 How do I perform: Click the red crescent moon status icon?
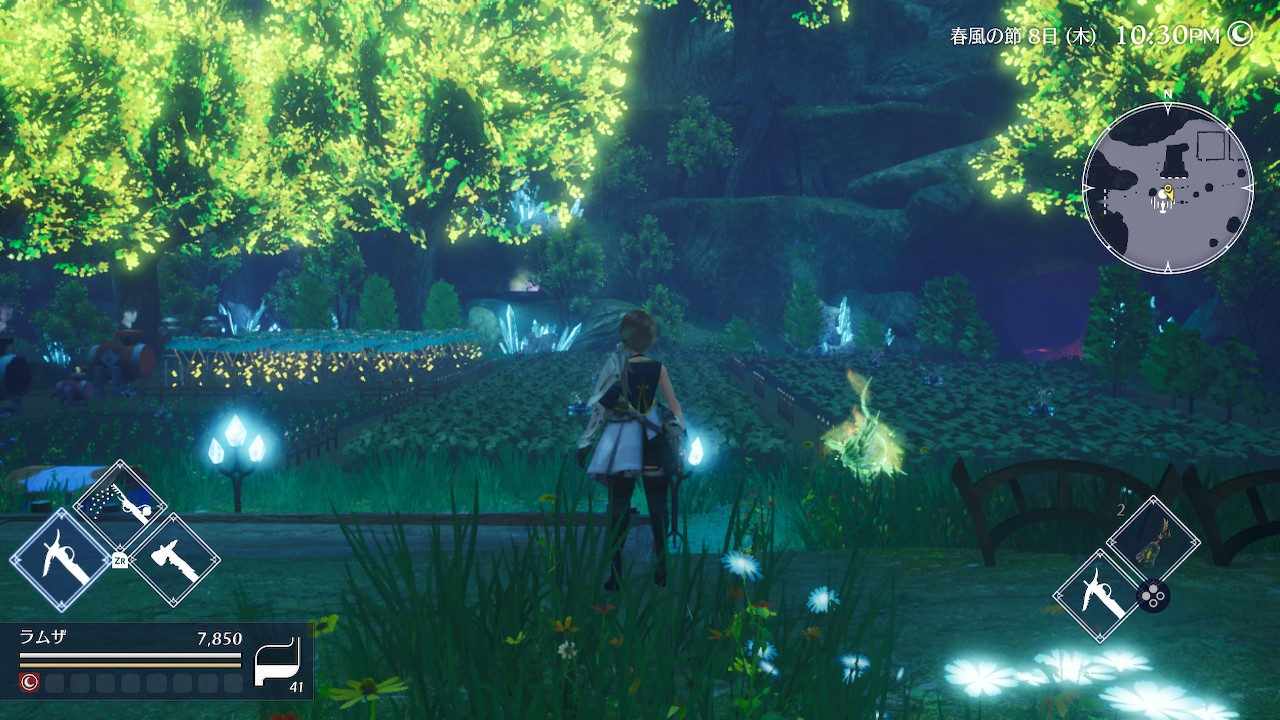pos(29,683)
